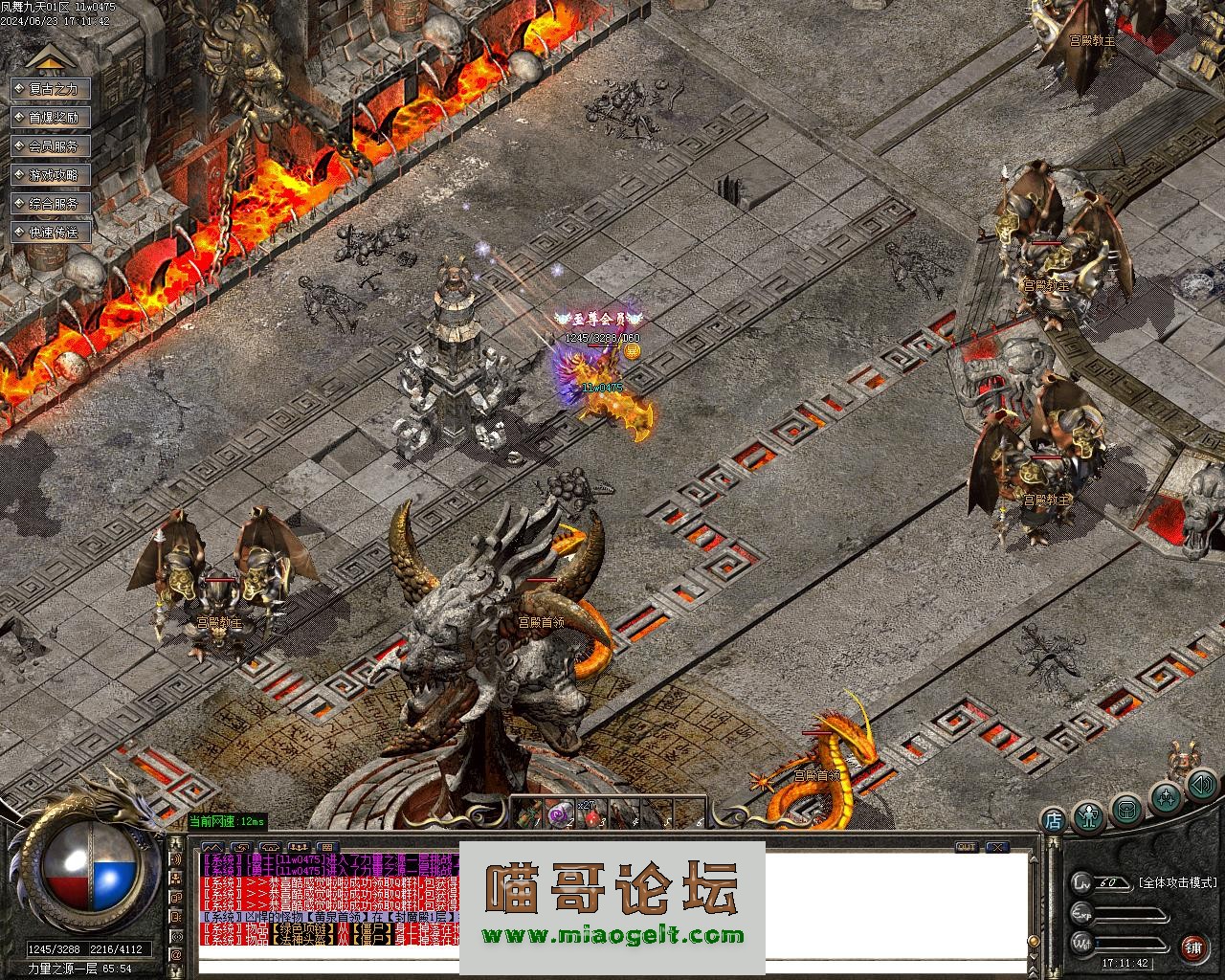Open the bag inventory icon
Screen dimensions: 1225x980
tap(1126, 809)
